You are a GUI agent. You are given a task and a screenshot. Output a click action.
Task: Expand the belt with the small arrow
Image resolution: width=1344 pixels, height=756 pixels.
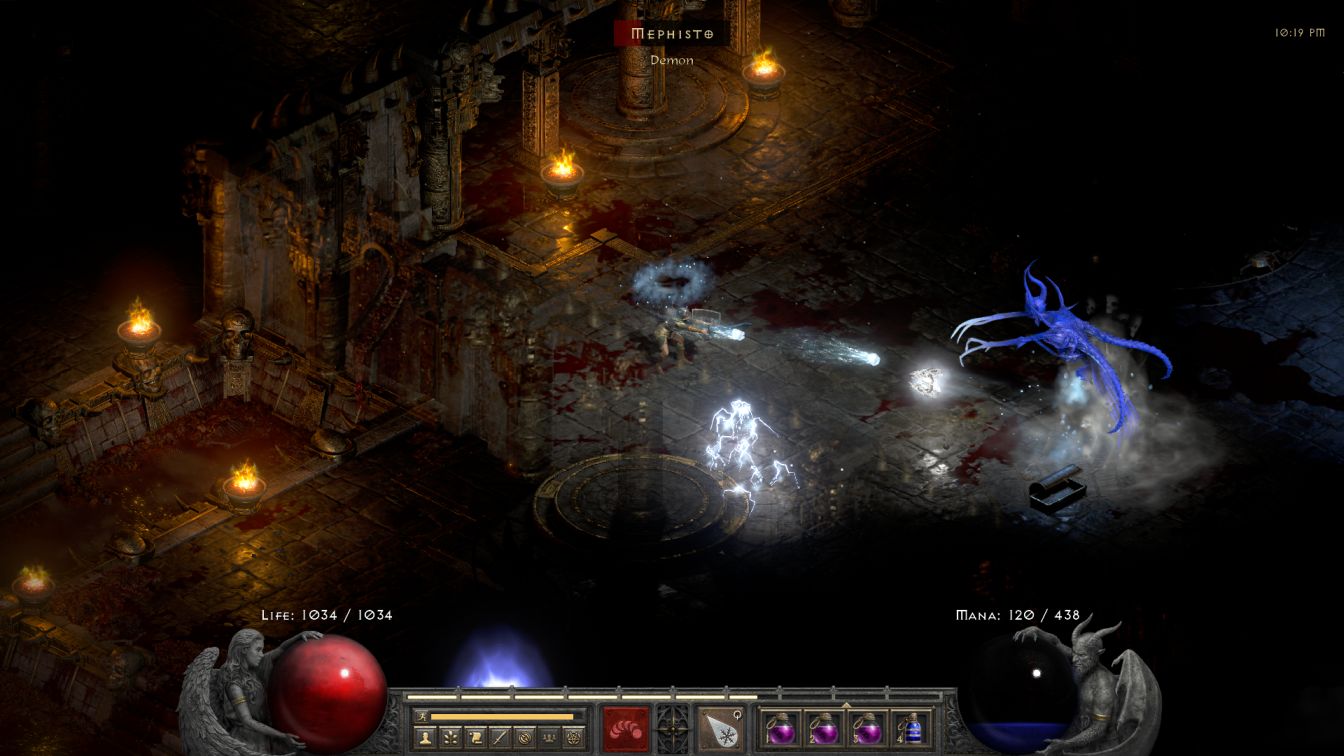pos(846,704)
